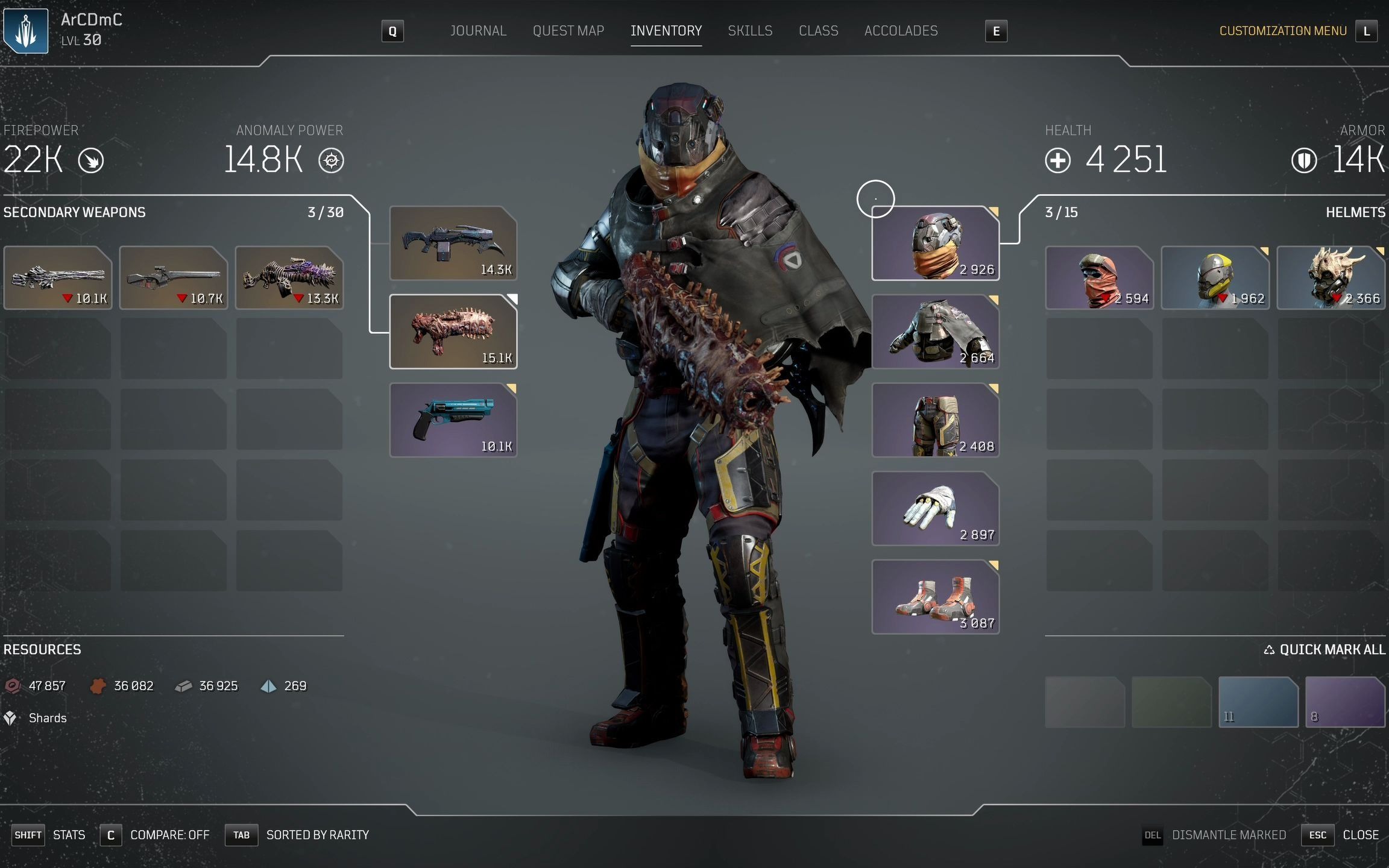Select the equipped leg armor slot
Image resolution: width=1389 pixels, height=868 pixels.
tap(935, 420)
